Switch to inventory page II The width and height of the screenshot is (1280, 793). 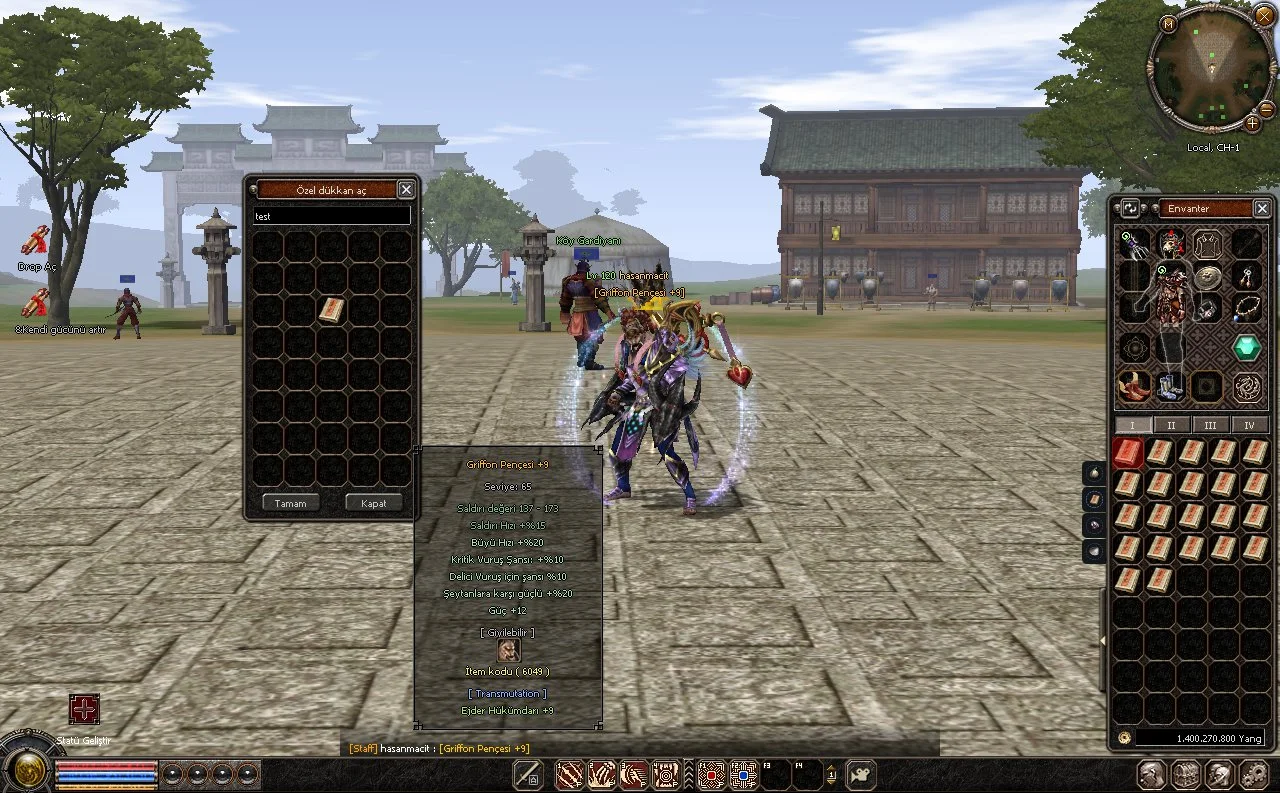coord(1171,425)
